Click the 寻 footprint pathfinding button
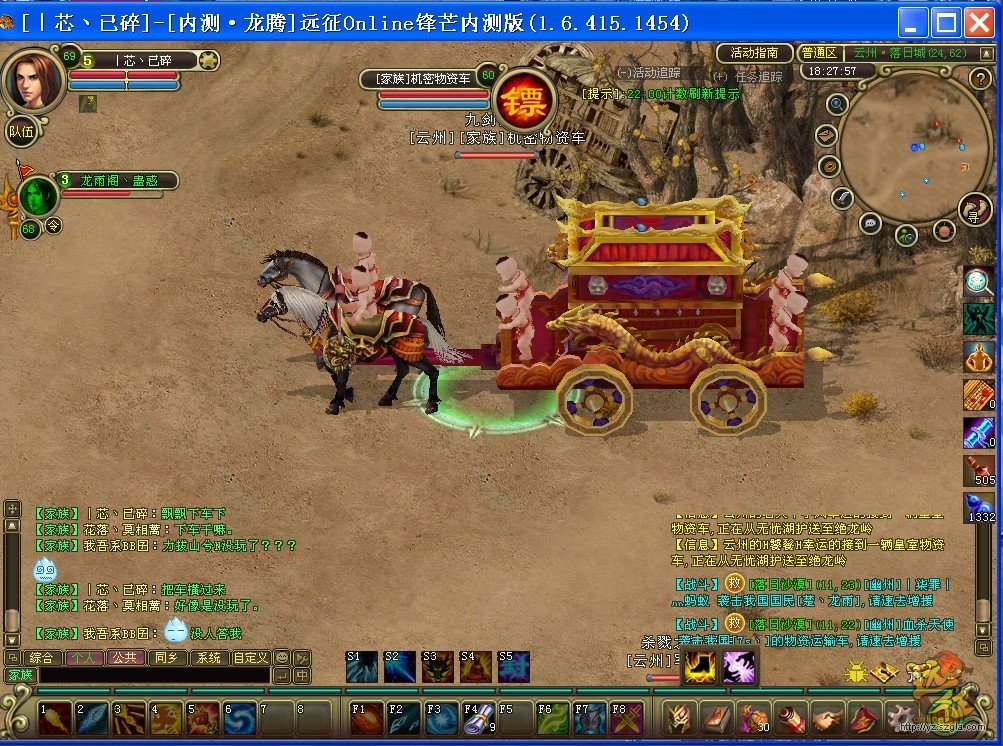Screen dimensions: 1003x746 pyautogui.click(x=975, y=210)
